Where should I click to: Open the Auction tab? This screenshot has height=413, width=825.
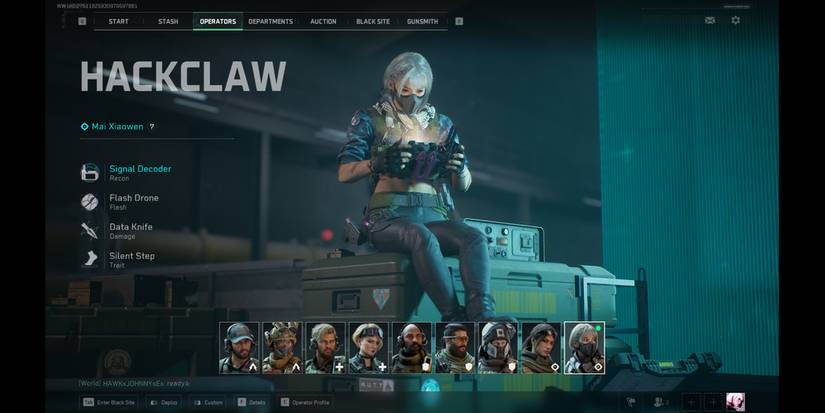click(x=323, y=21)
